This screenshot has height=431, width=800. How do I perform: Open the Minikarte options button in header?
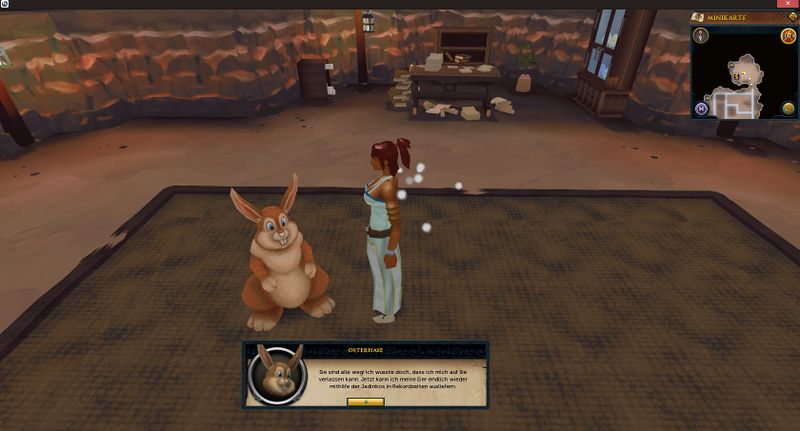[x=792, y=17]
